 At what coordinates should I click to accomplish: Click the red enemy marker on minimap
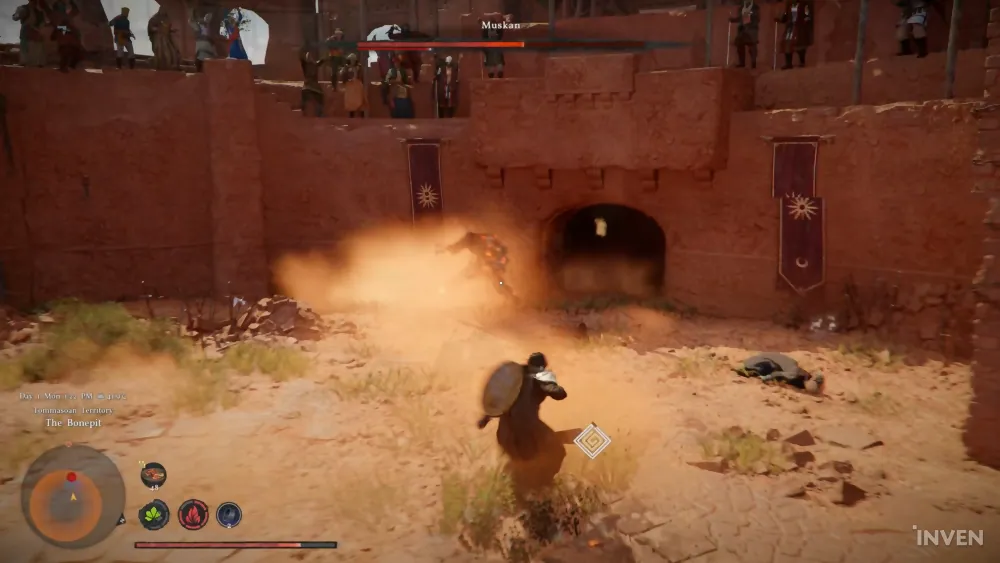point(71,476)
